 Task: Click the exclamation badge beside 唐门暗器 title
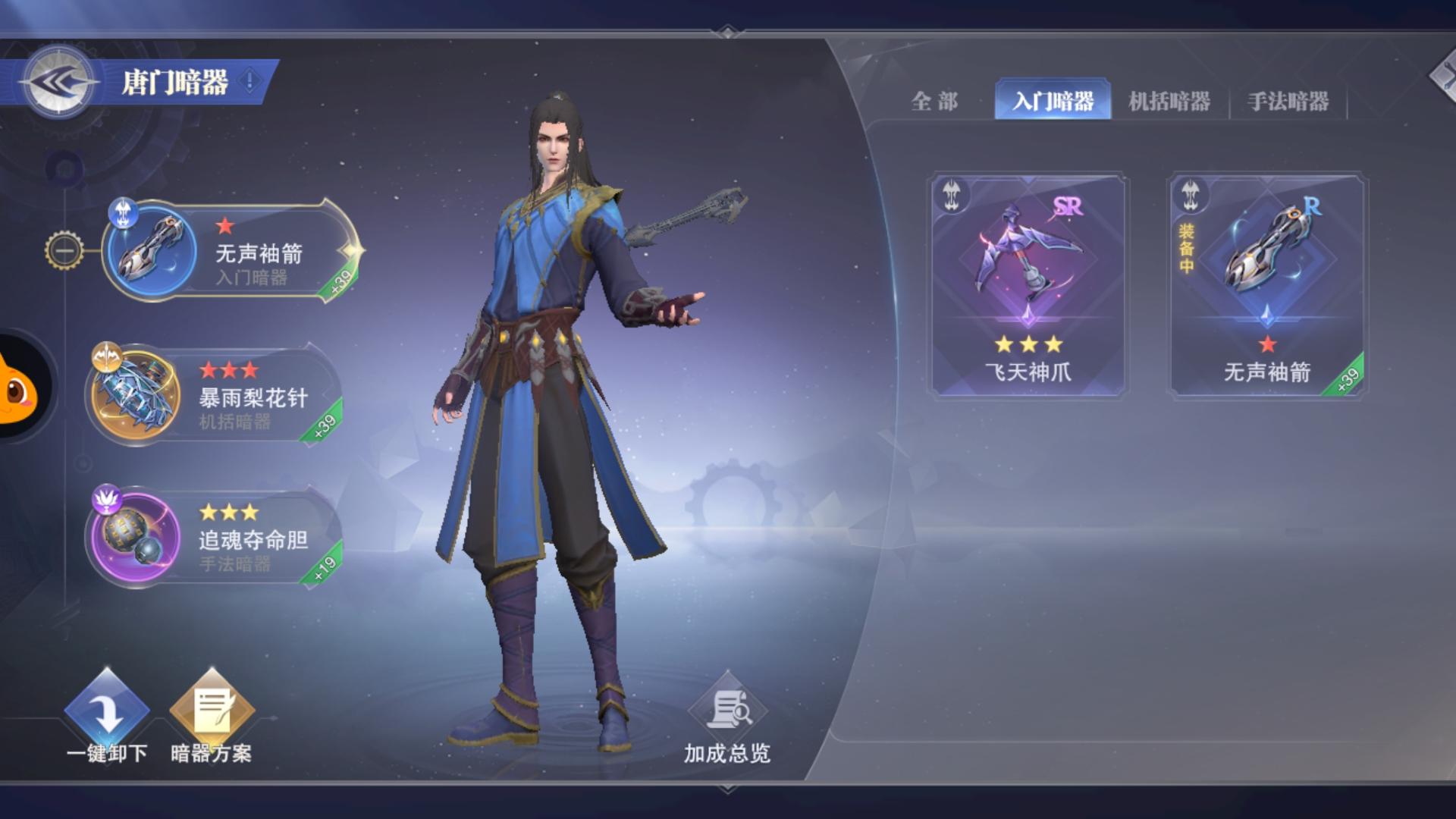coord(250,78)
